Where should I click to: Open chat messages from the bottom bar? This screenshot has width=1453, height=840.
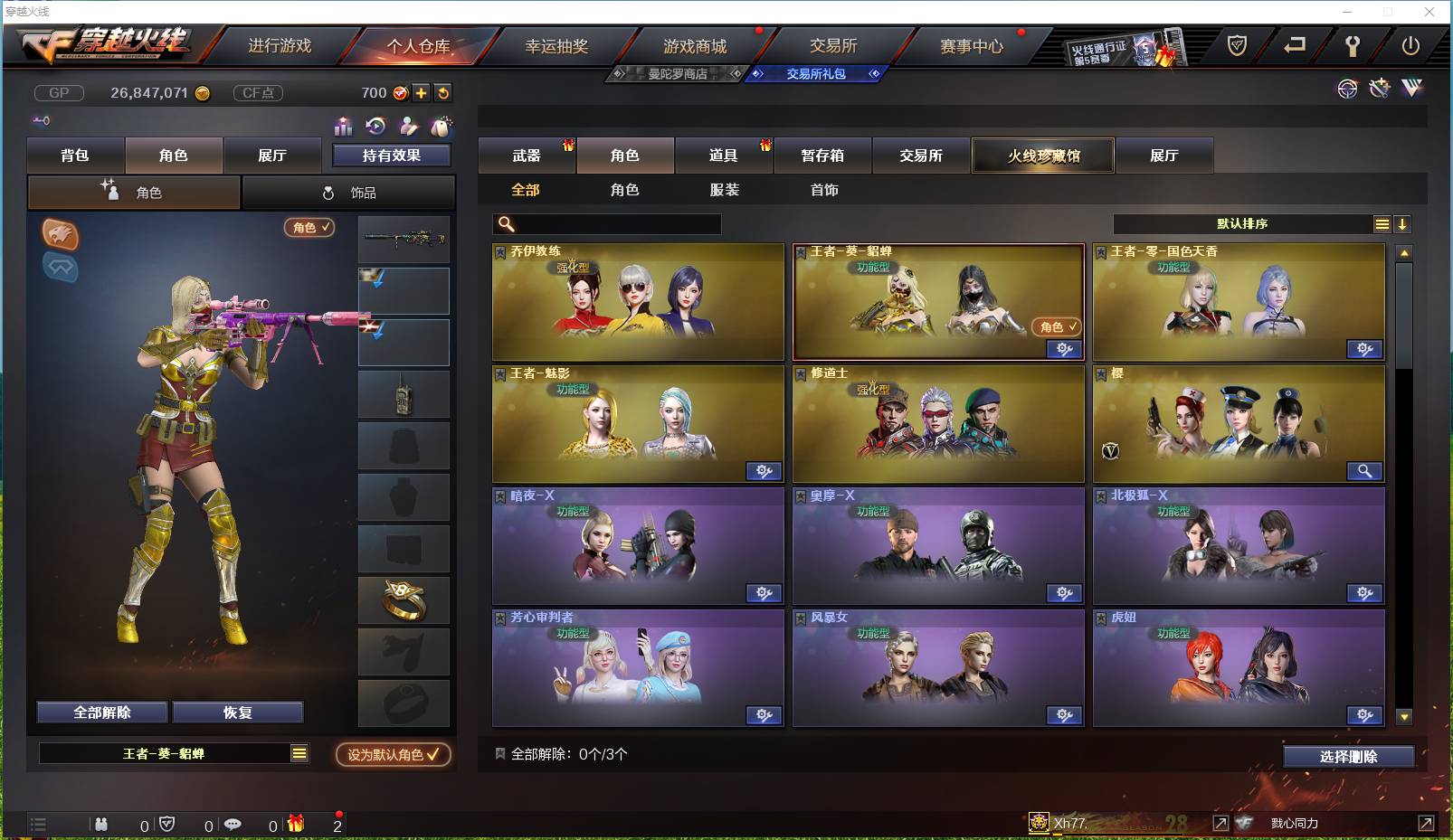tap(233, 824)
